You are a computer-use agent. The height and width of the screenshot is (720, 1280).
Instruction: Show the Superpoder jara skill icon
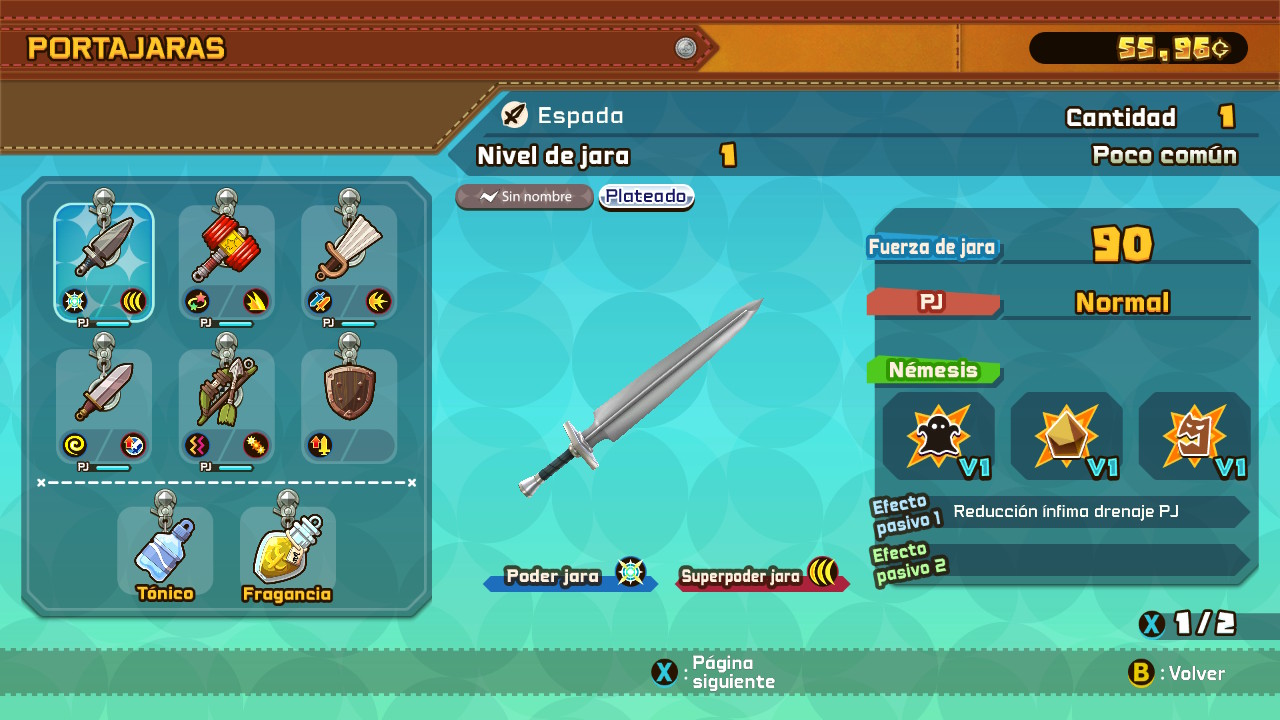(823, 573)
